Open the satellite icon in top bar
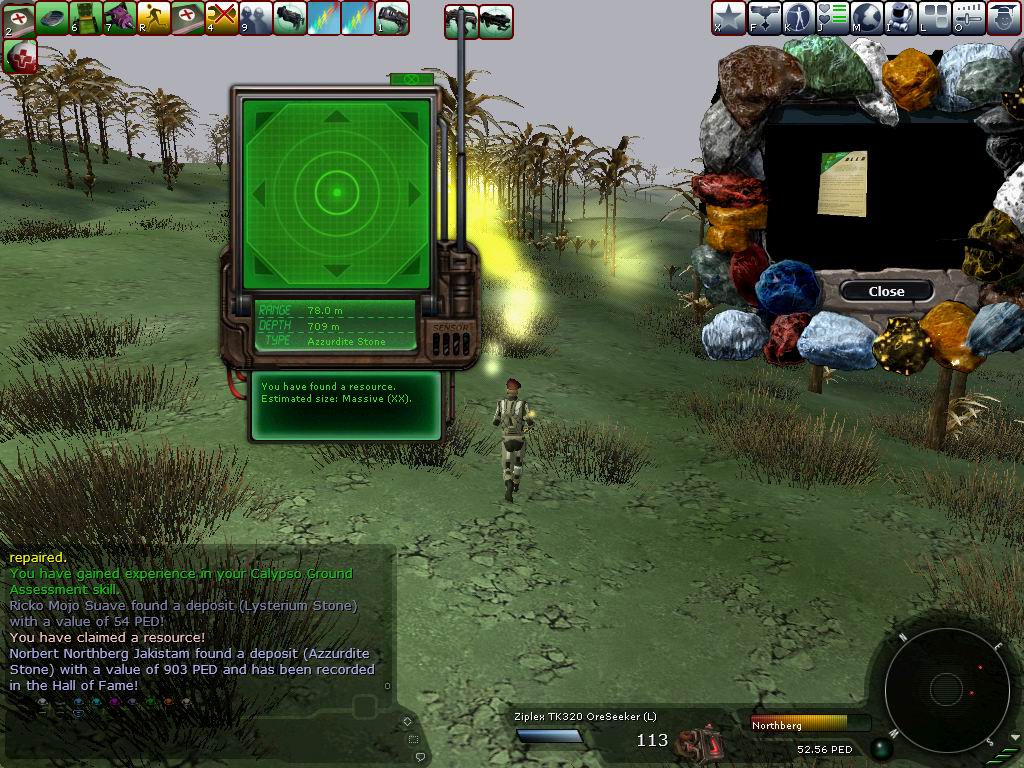 pyautogui.click(x=762, y=17)
